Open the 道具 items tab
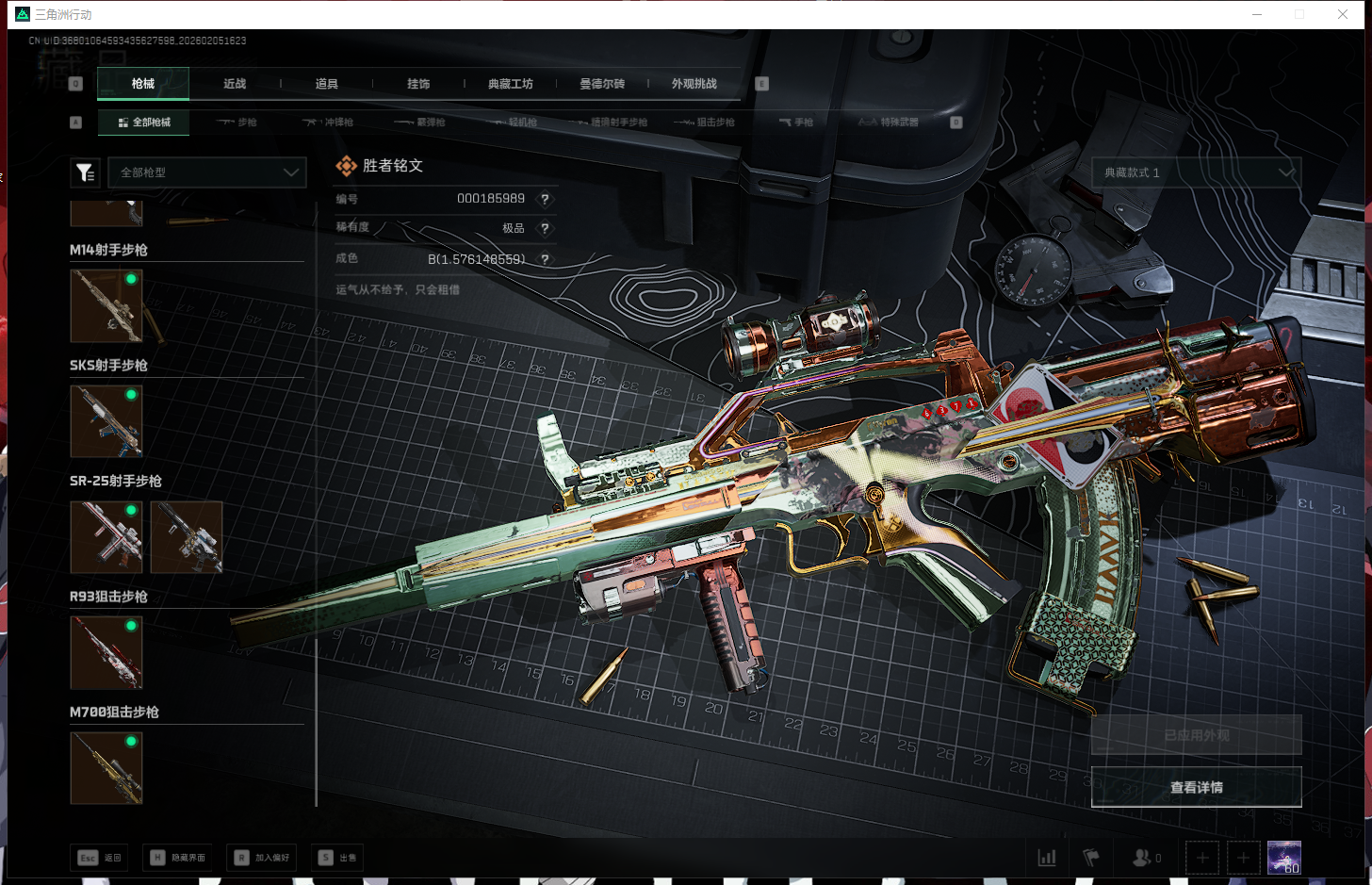The height and width of the screenshot is (885, 1372). coord(326,84)
